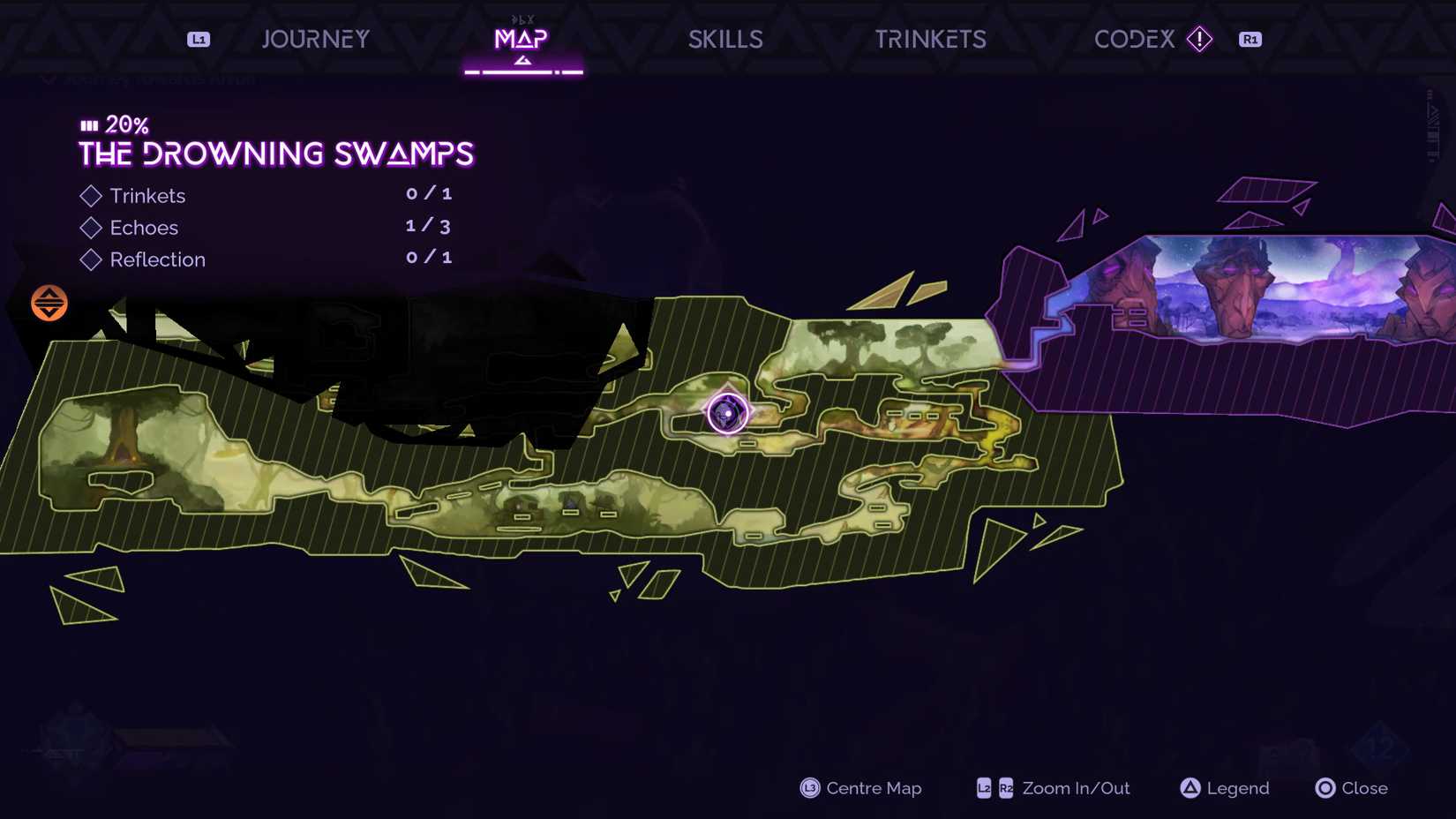Open the CODEX tab
This screenshot has width=1456, height=819.
click(1134, 39)
